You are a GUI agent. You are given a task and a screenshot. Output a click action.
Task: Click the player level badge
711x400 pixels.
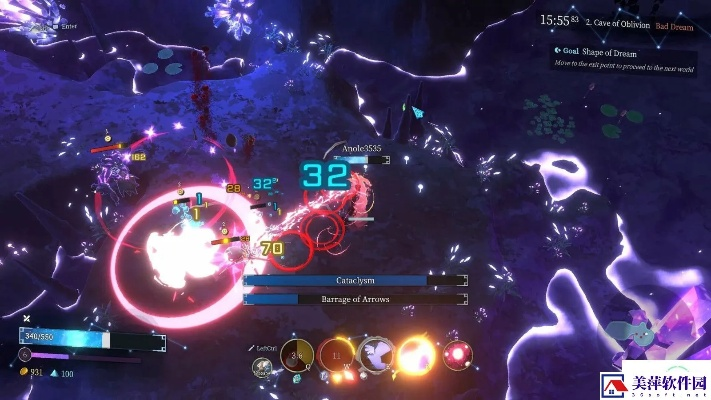[x=25, y=355]
